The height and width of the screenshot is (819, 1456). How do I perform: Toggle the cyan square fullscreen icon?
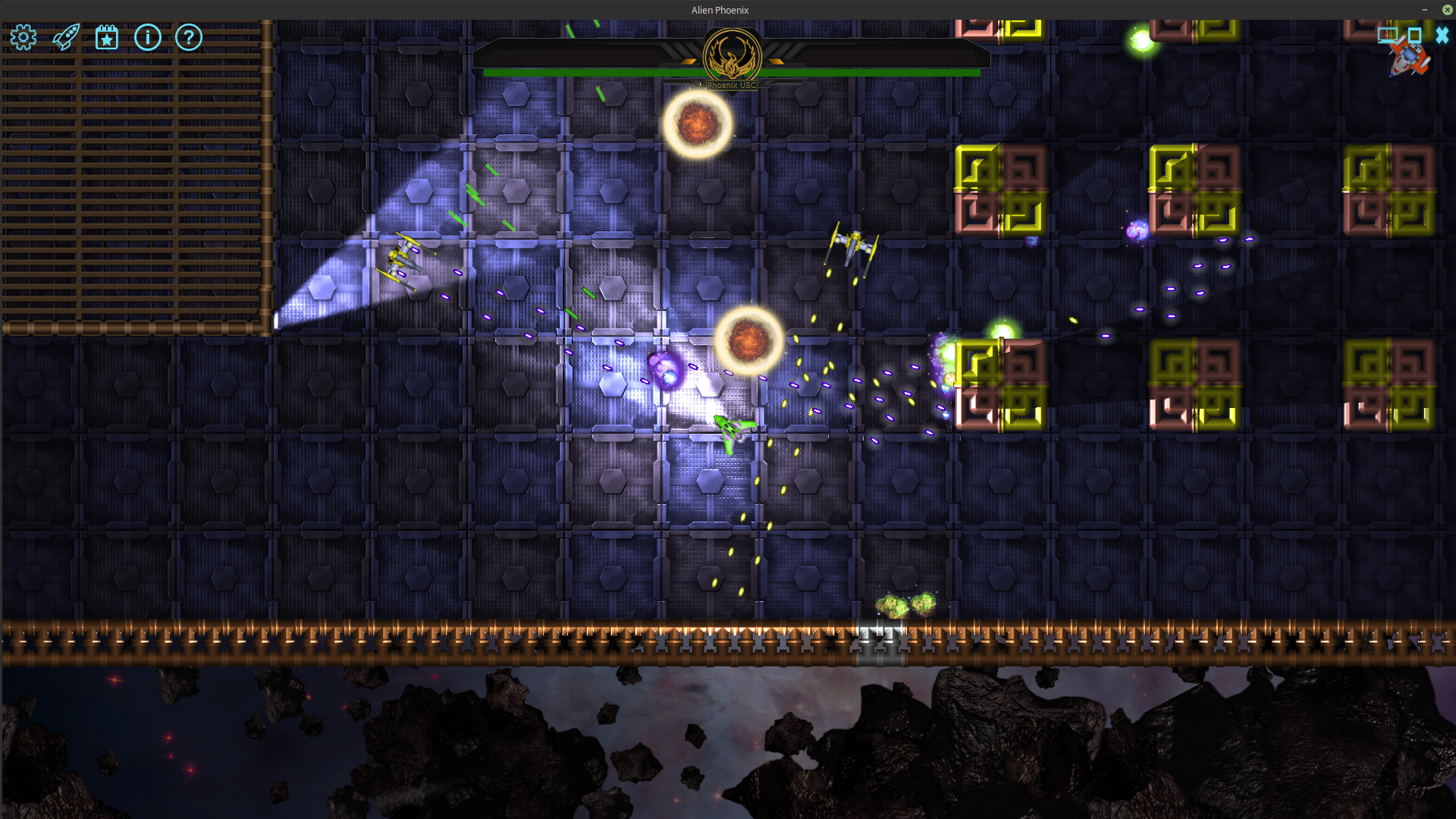click(1414, 35)
